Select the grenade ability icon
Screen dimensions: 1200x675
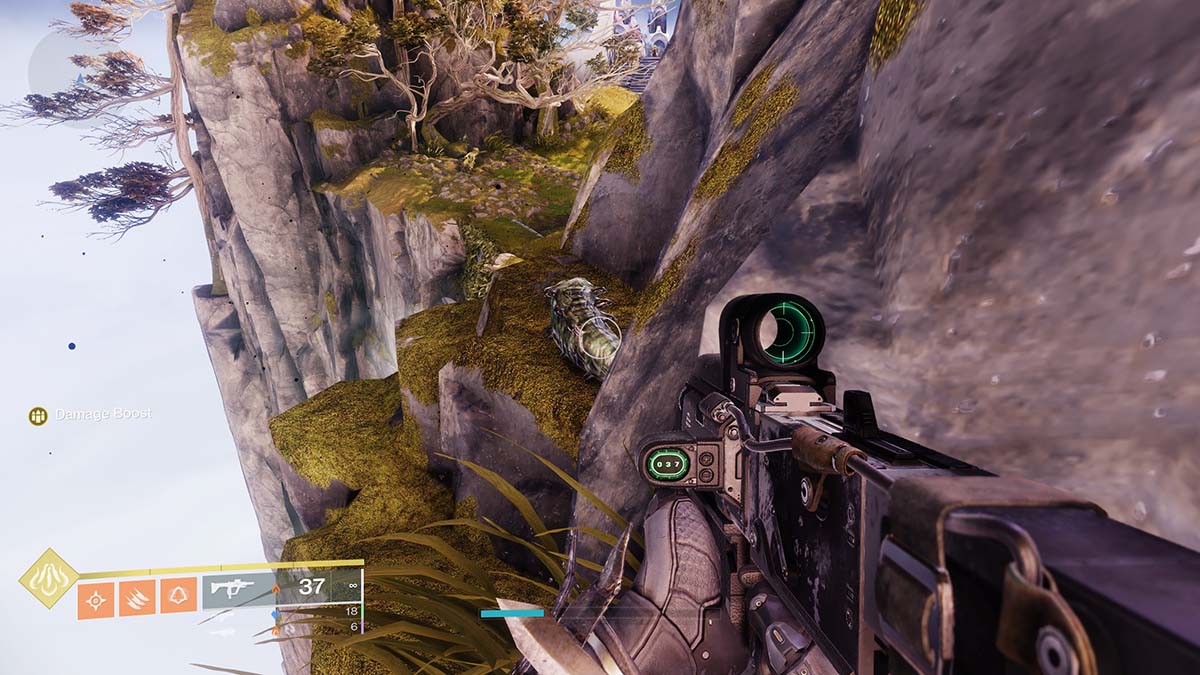(96, 599)
